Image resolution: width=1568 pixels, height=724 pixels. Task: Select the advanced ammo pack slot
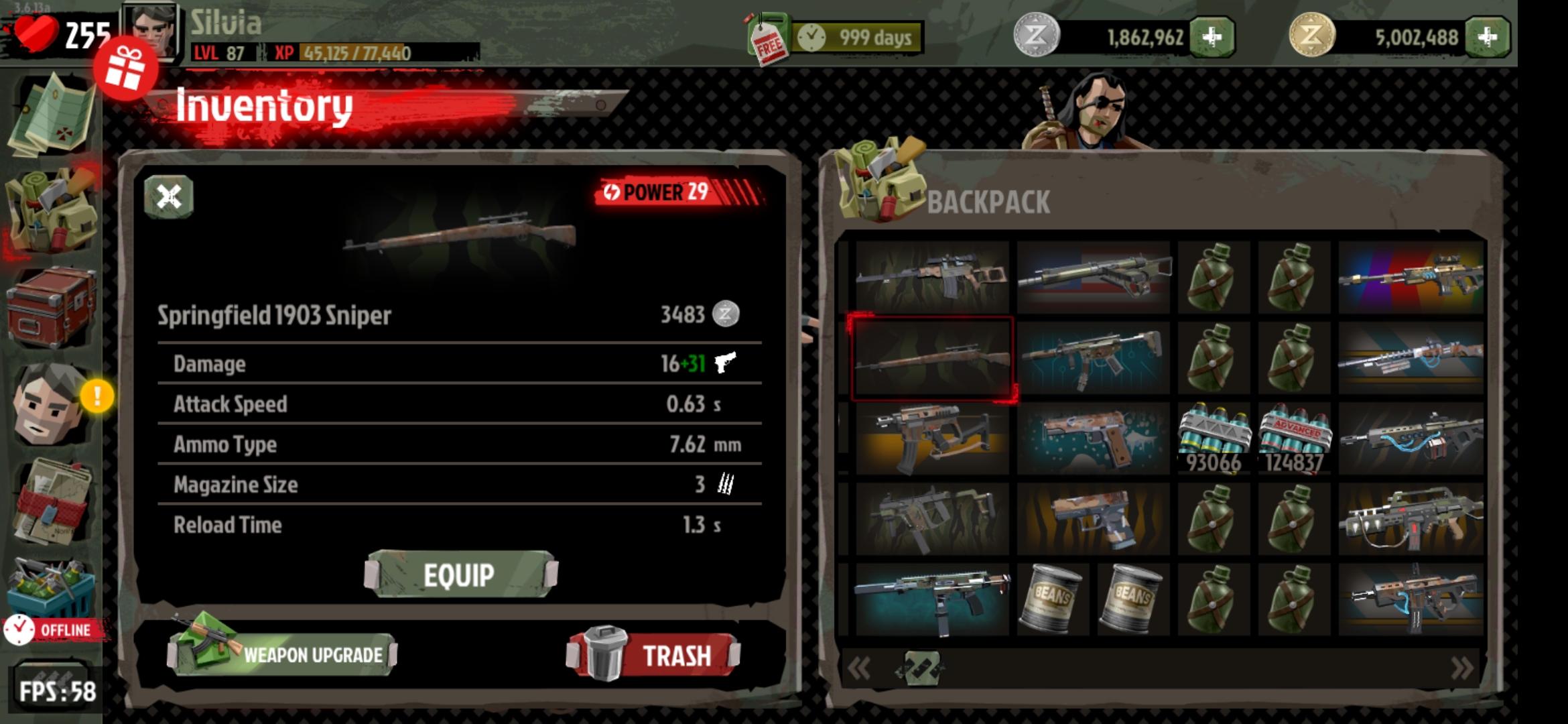click(x=1294, y=438)
